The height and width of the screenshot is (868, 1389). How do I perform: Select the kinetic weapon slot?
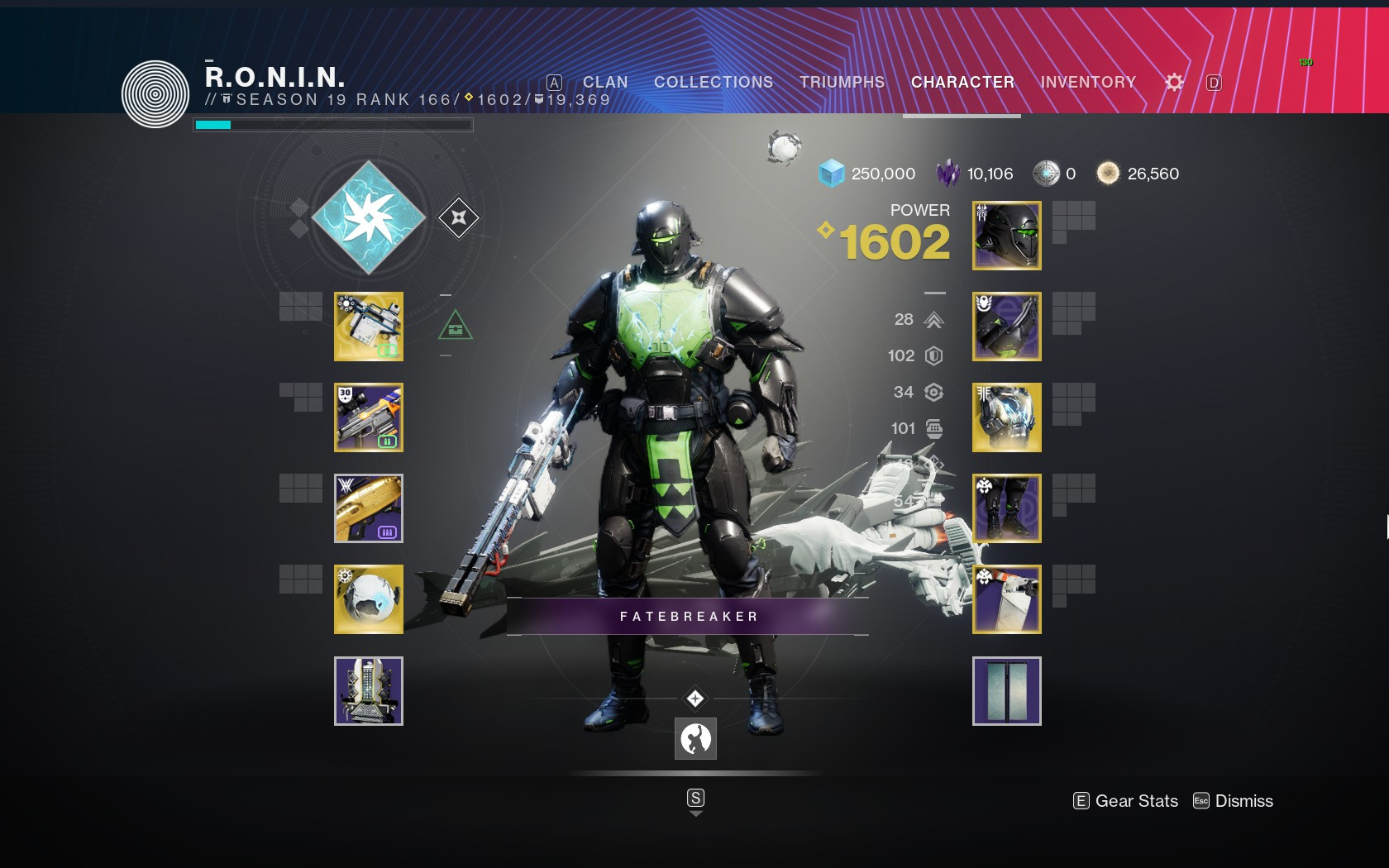[369, 327]
